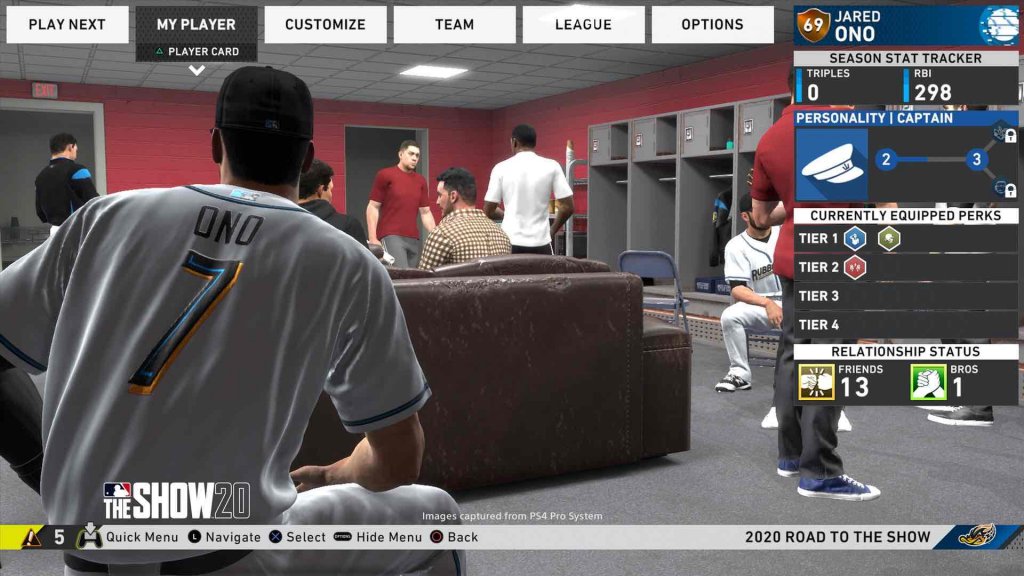
Task: Expand the arrow below My Player
Action: [x=196, y=70]
